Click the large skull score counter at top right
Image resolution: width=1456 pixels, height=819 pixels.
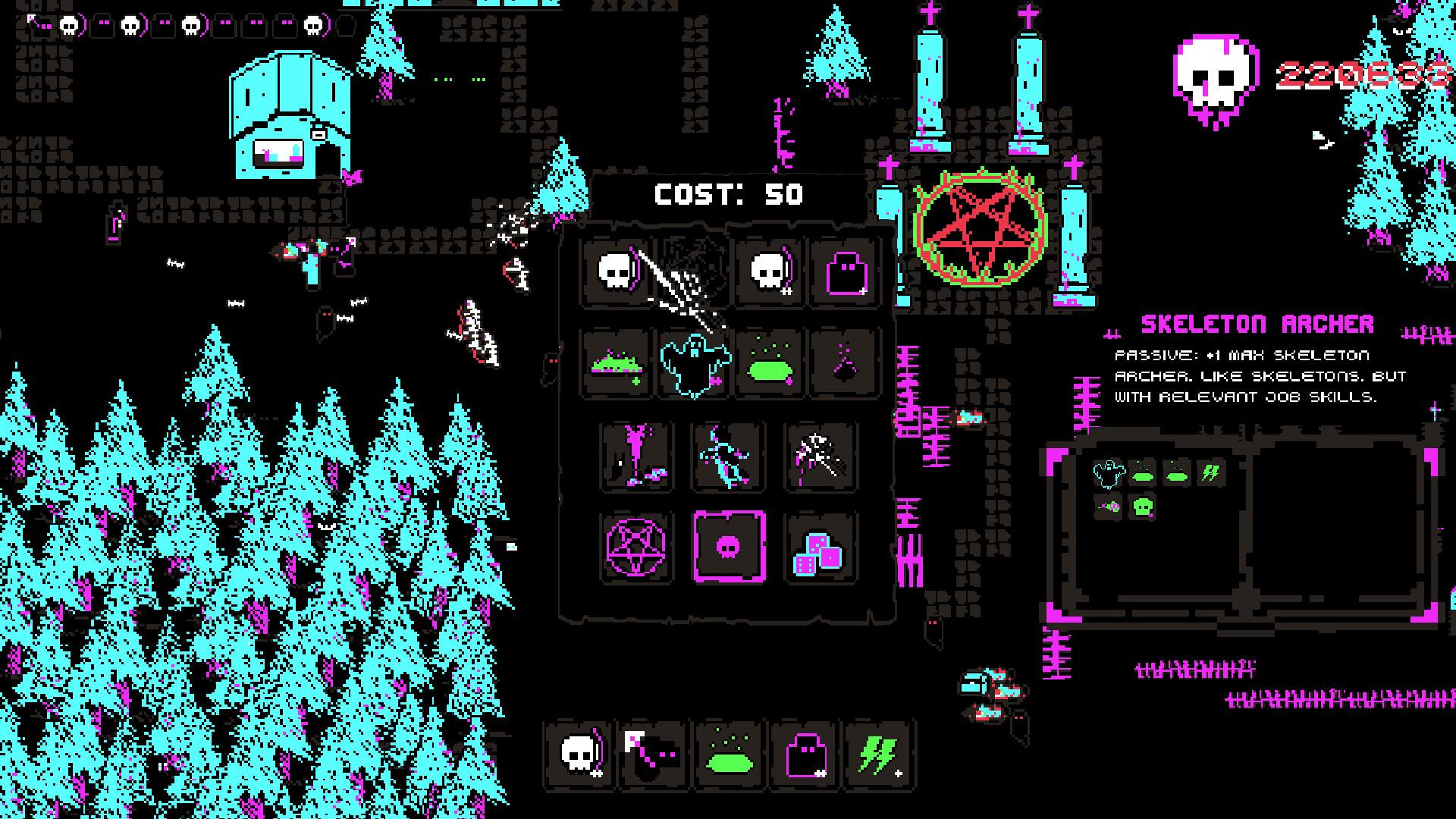coord(1213,76)
